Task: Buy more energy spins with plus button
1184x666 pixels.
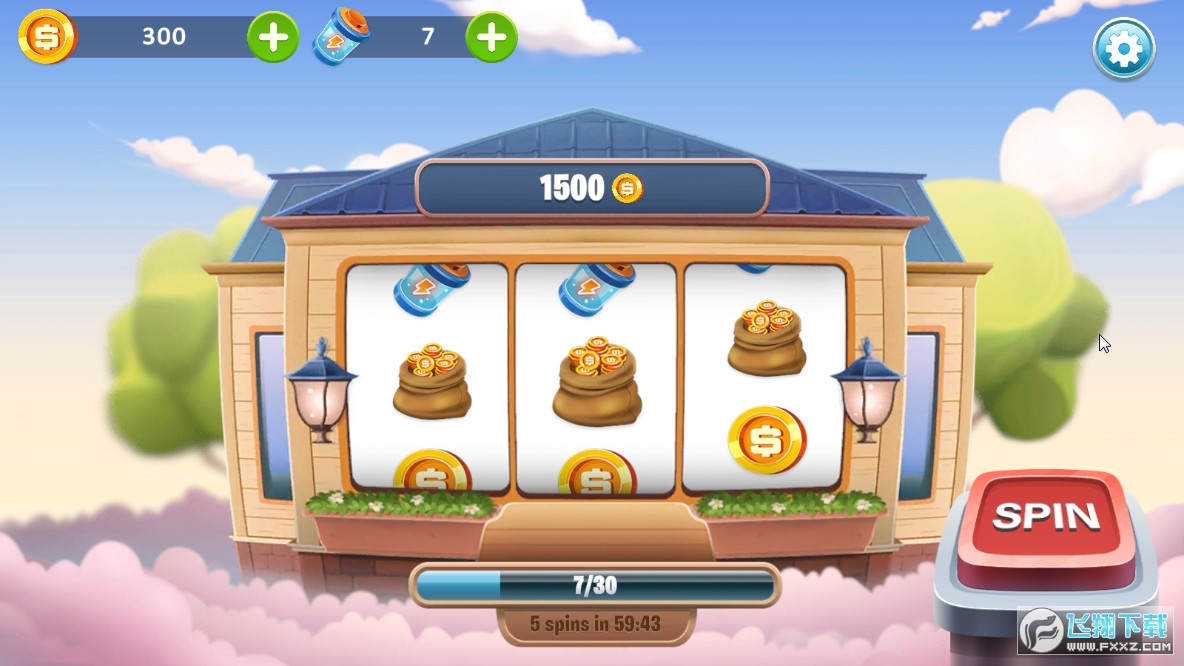Action: coord(491,37)
